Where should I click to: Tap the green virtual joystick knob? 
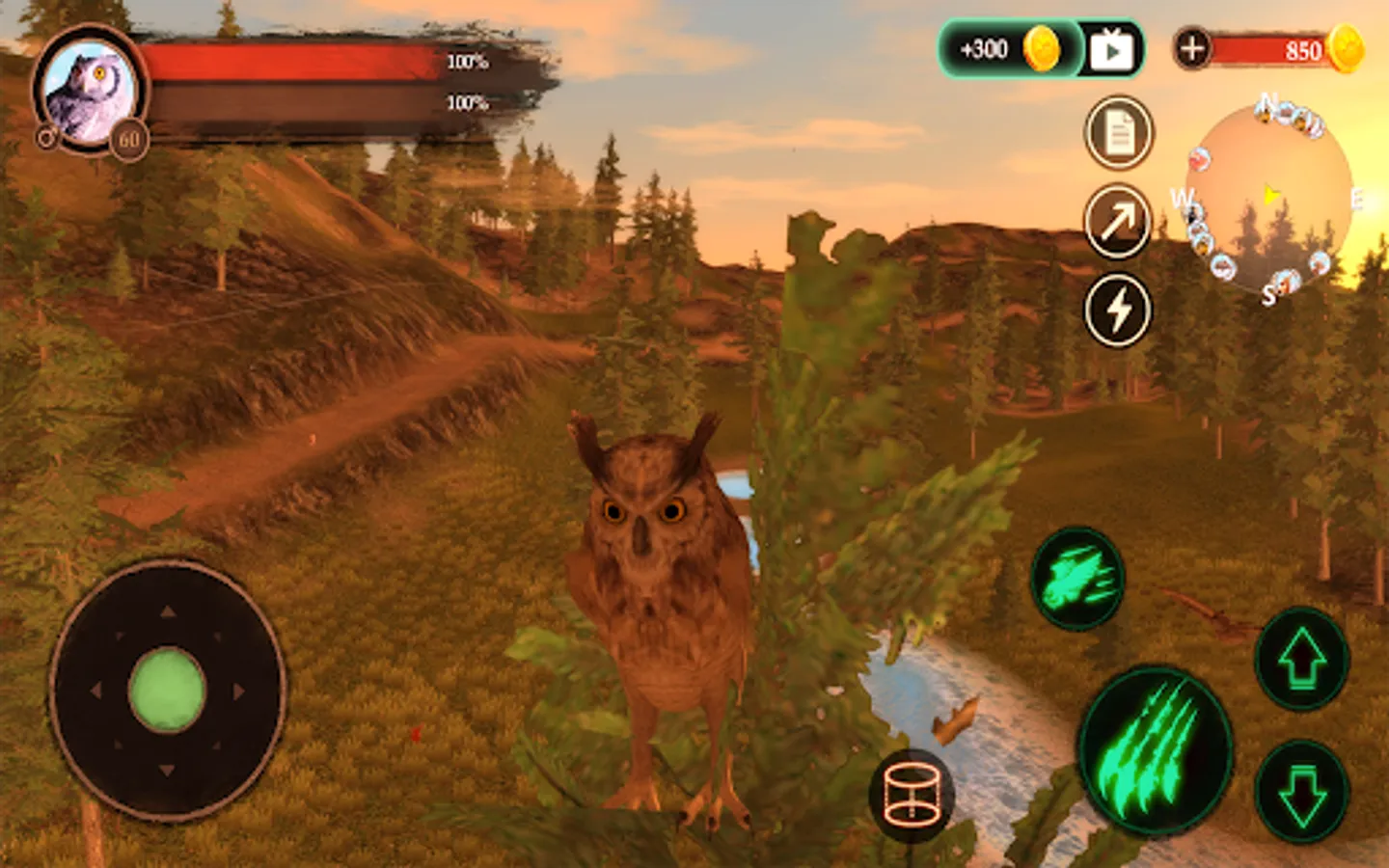(x=167, y=690)
